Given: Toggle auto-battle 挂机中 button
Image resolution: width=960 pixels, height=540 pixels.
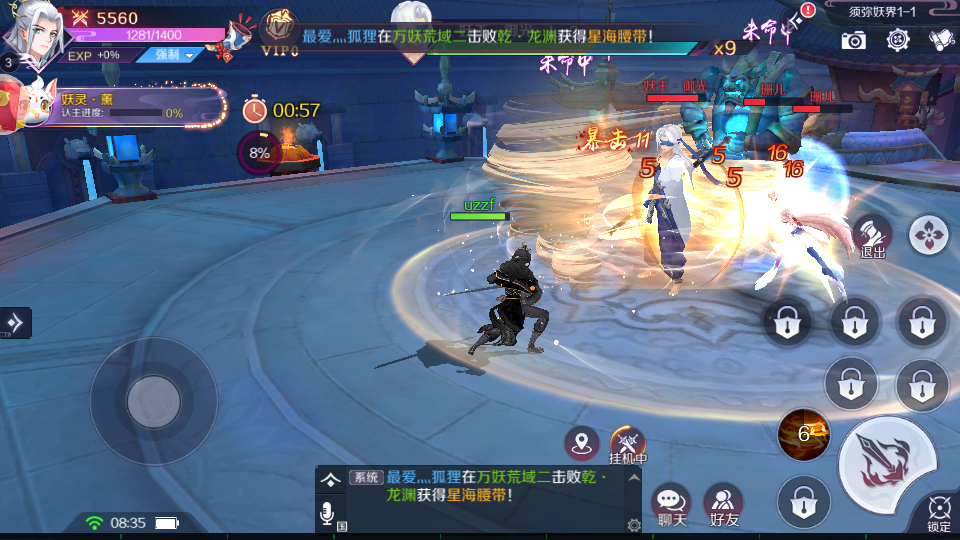Looking at the screenshot, I should 629,444.
